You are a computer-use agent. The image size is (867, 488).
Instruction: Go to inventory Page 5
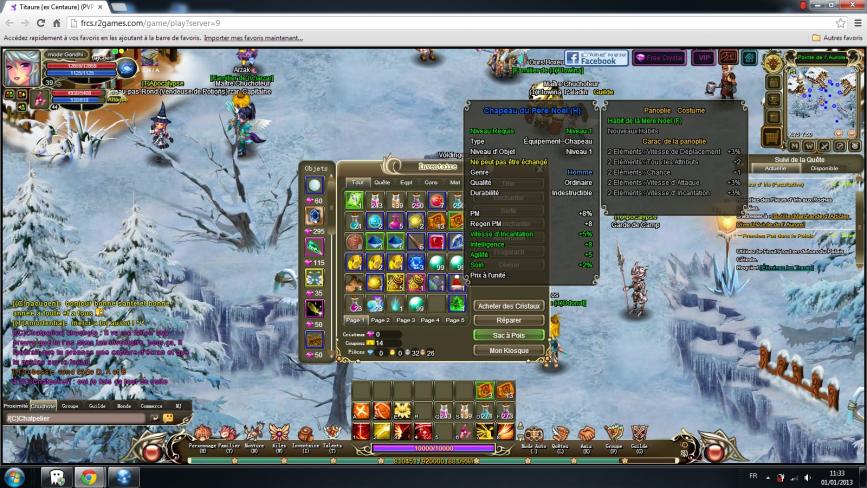tap(455, 320)
